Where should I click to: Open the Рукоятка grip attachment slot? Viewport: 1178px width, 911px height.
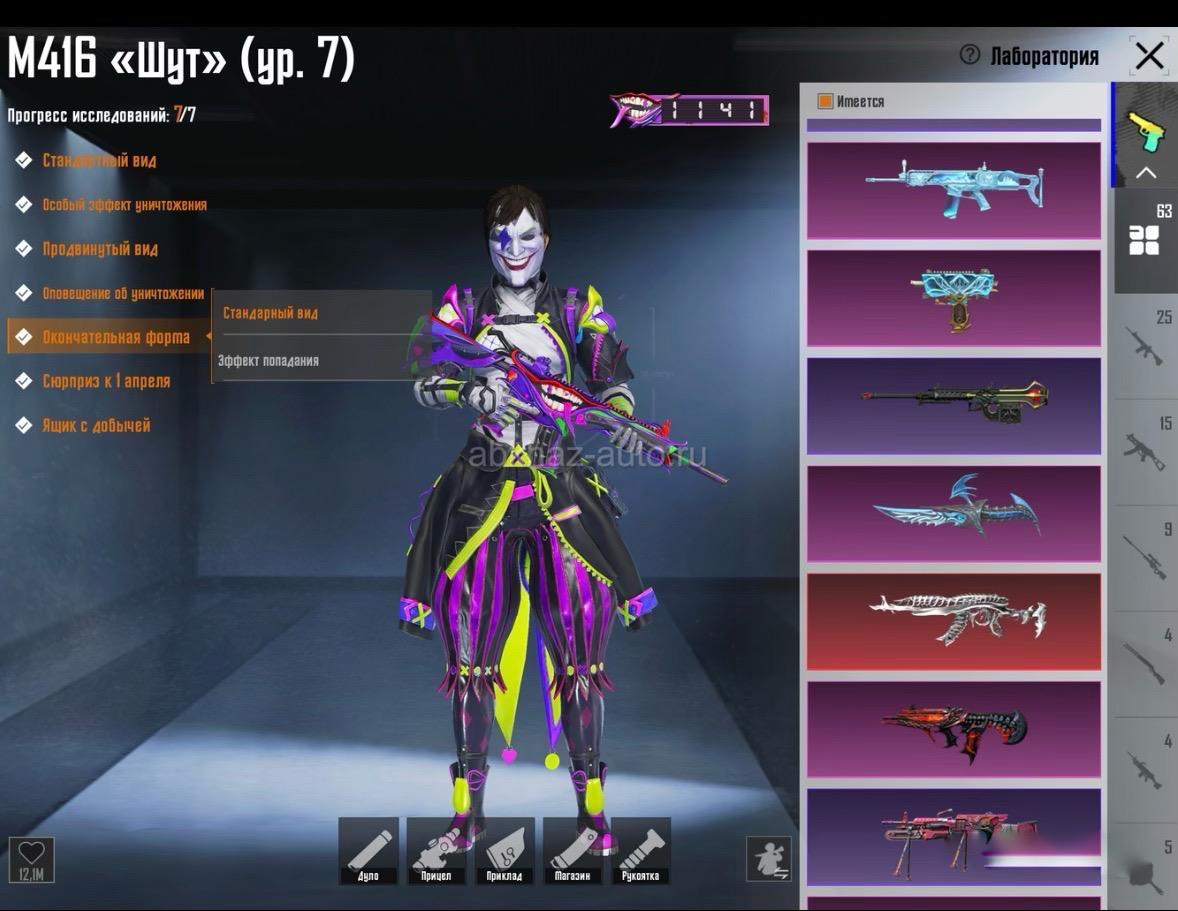click(x=640, y=850)
